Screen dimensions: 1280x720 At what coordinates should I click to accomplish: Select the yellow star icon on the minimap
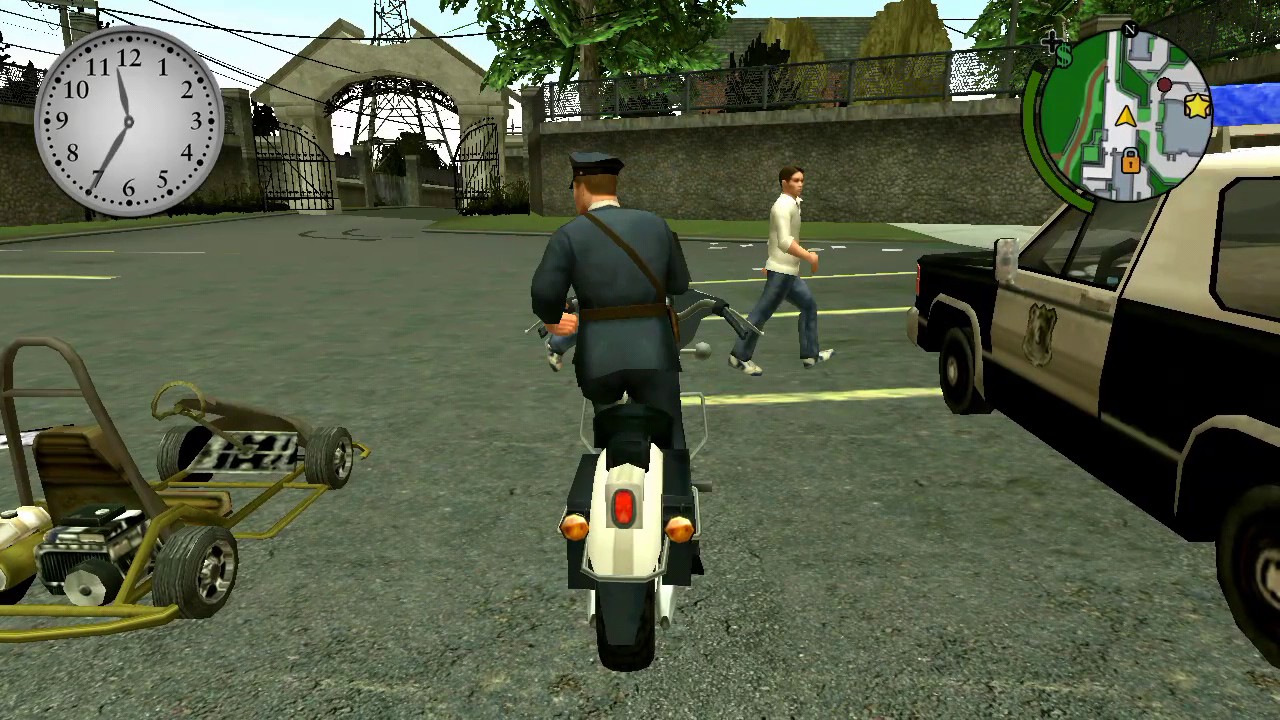click(1197, 106)
